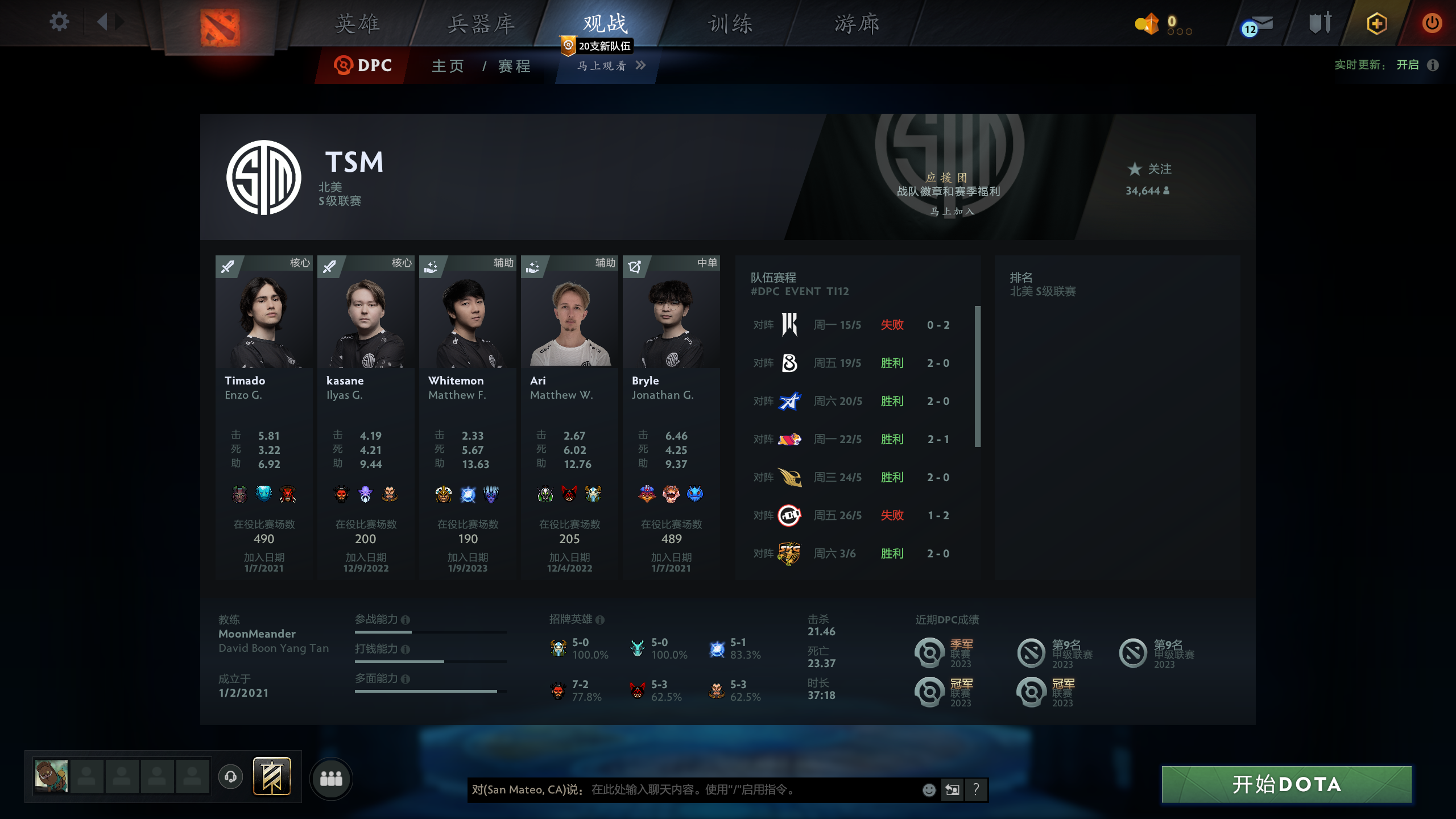This screenshot has height=819, width=1456.
Task: Open the settings gear
Action: [x=59, y=22]
